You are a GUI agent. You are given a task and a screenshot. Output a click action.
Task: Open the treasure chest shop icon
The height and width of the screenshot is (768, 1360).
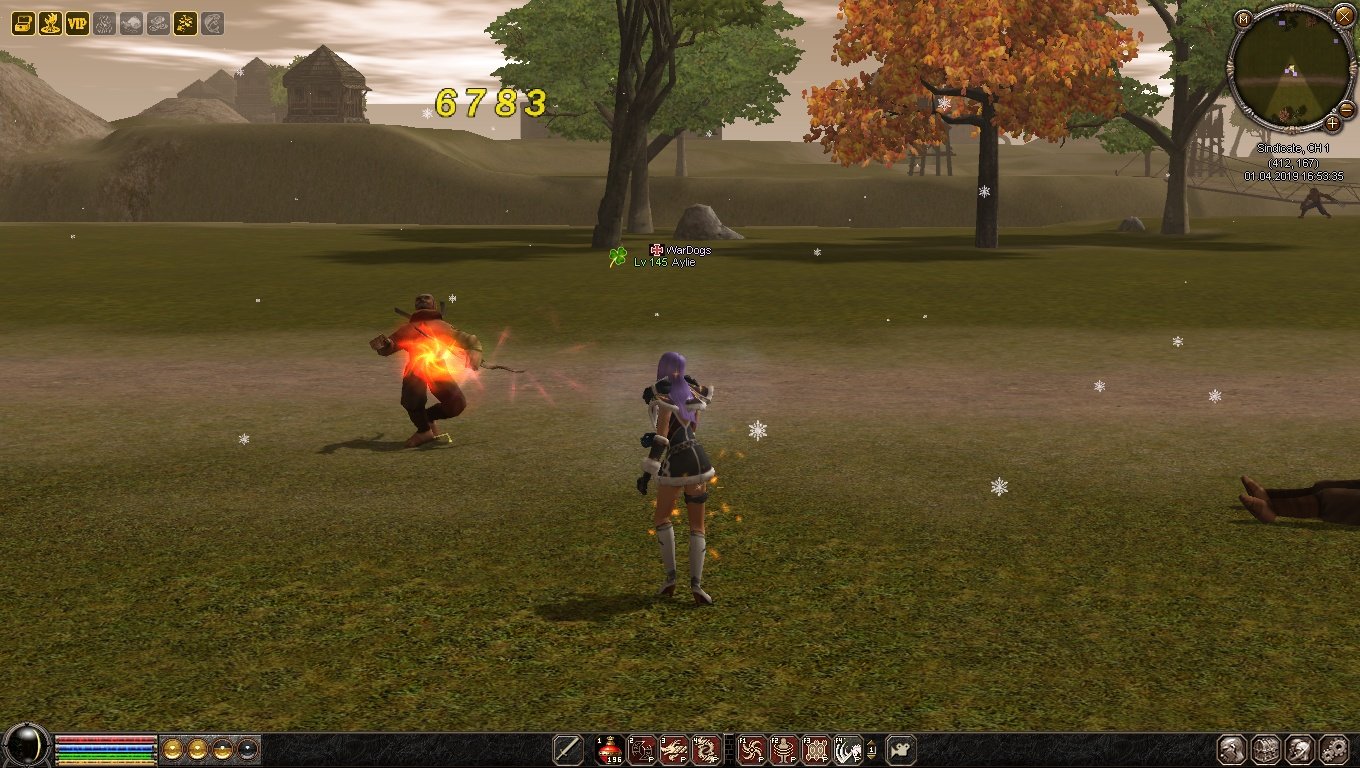tap(23, 23)
